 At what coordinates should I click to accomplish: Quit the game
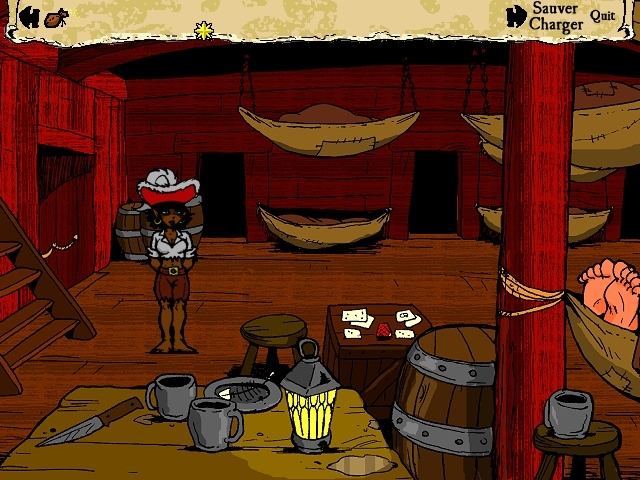602,15
